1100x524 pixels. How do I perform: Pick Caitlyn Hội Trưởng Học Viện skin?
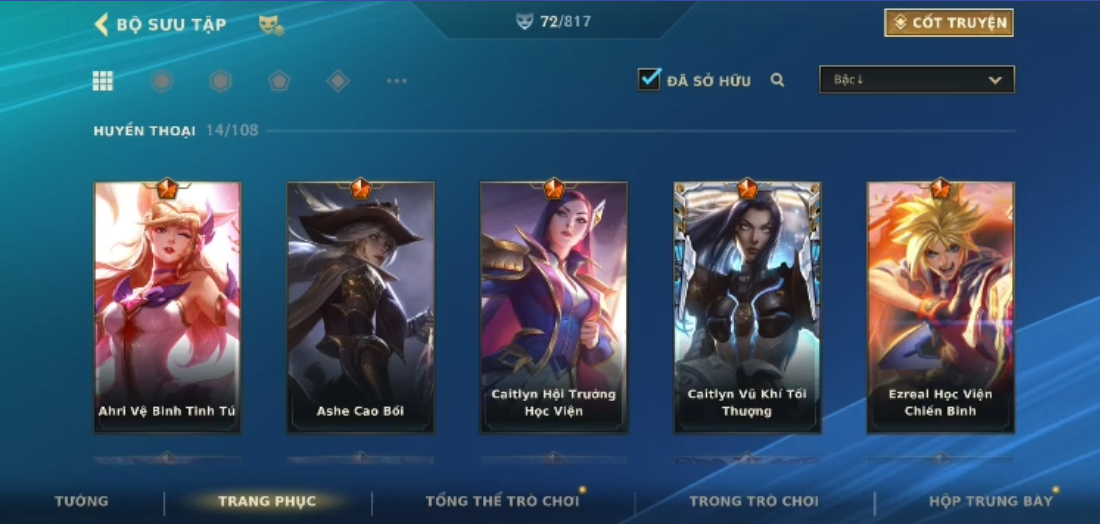(554, 307)
